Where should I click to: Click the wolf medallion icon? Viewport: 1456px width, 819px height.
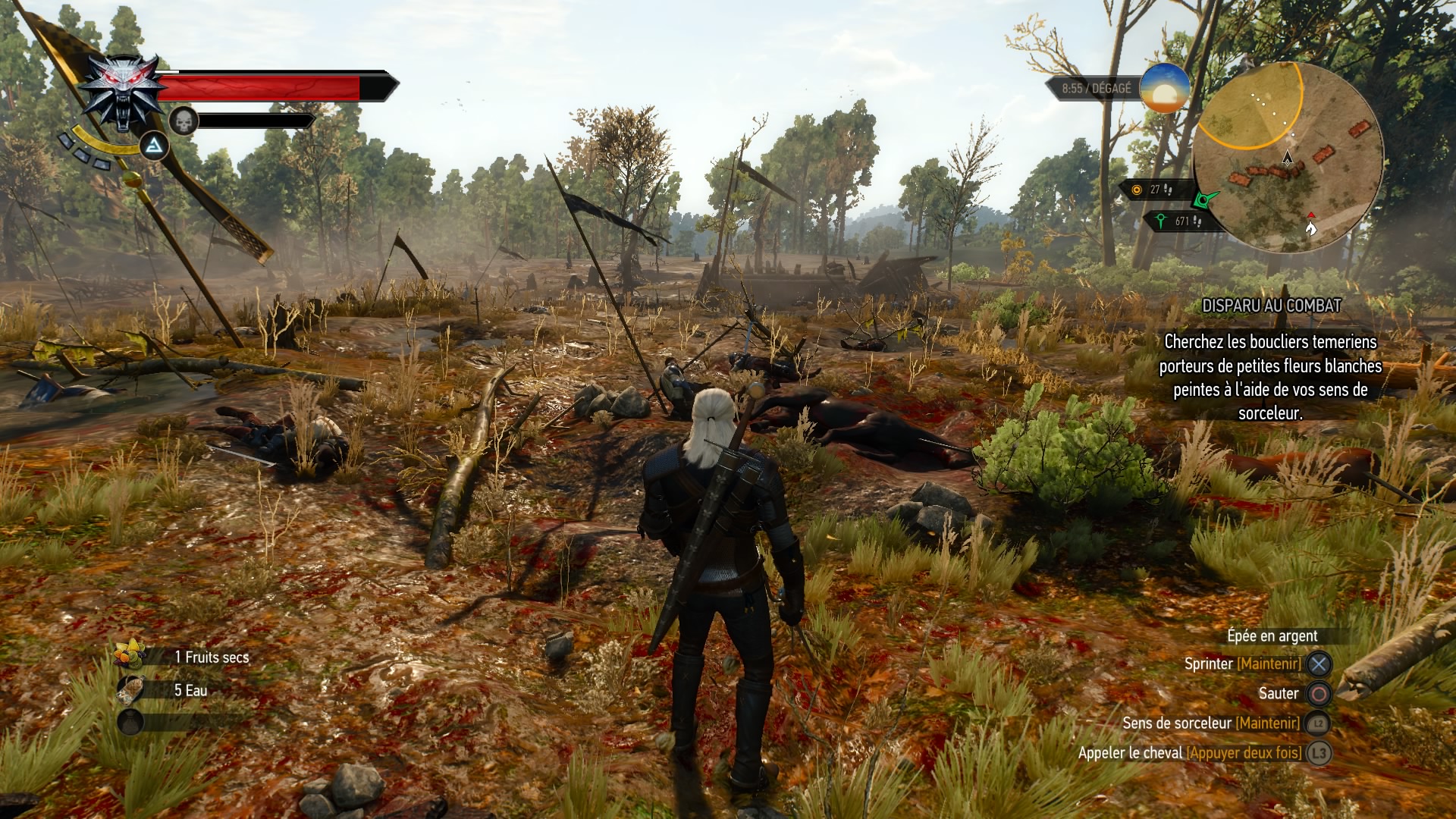click(123, 91)
